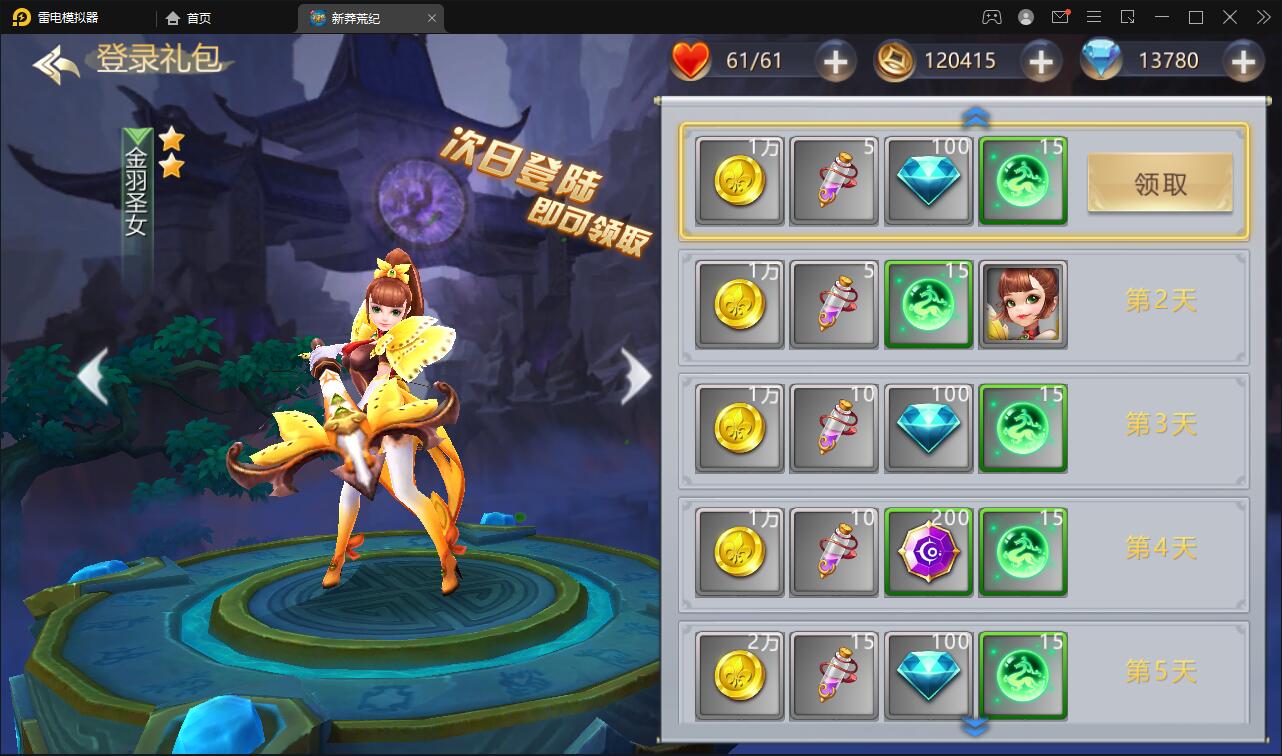Add gold with the plus button
Screen dimensions: 1282x756
click(1040, 61)
